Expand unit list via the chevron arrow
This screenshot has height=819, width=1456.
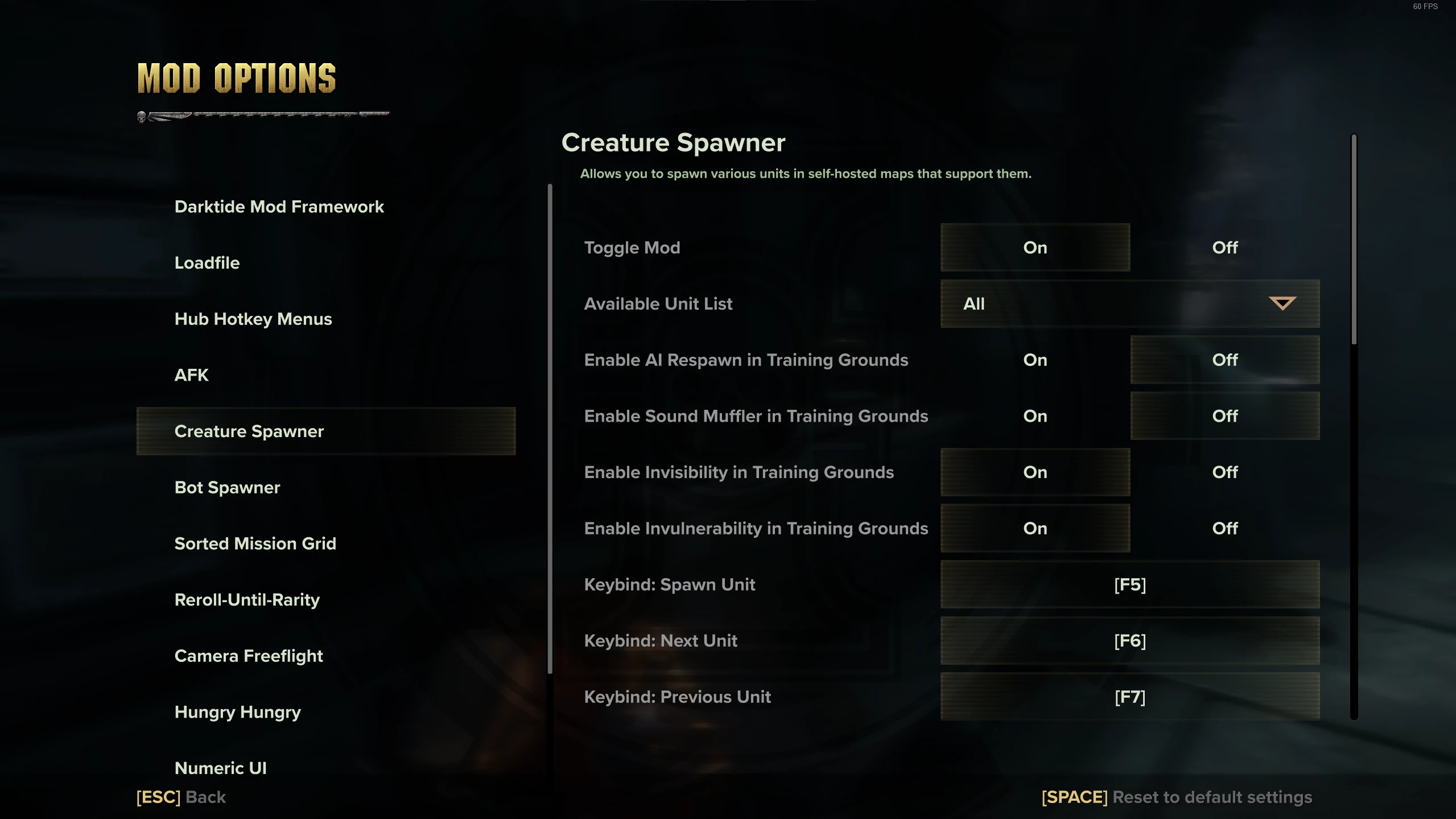click(x=1282, y=303)
